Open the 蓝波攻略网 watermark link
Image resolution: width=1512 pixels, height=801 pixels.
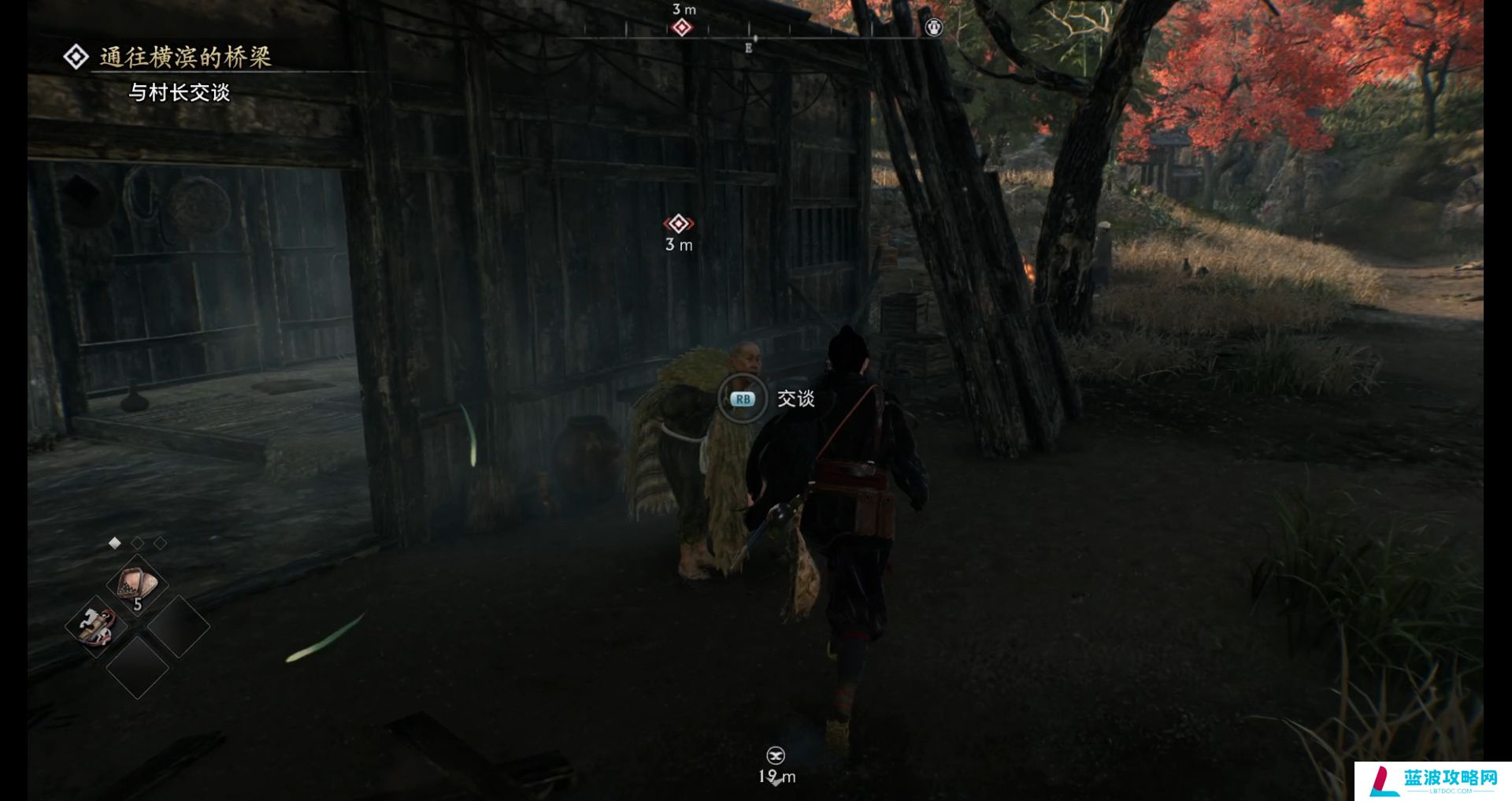(1433, 781)
